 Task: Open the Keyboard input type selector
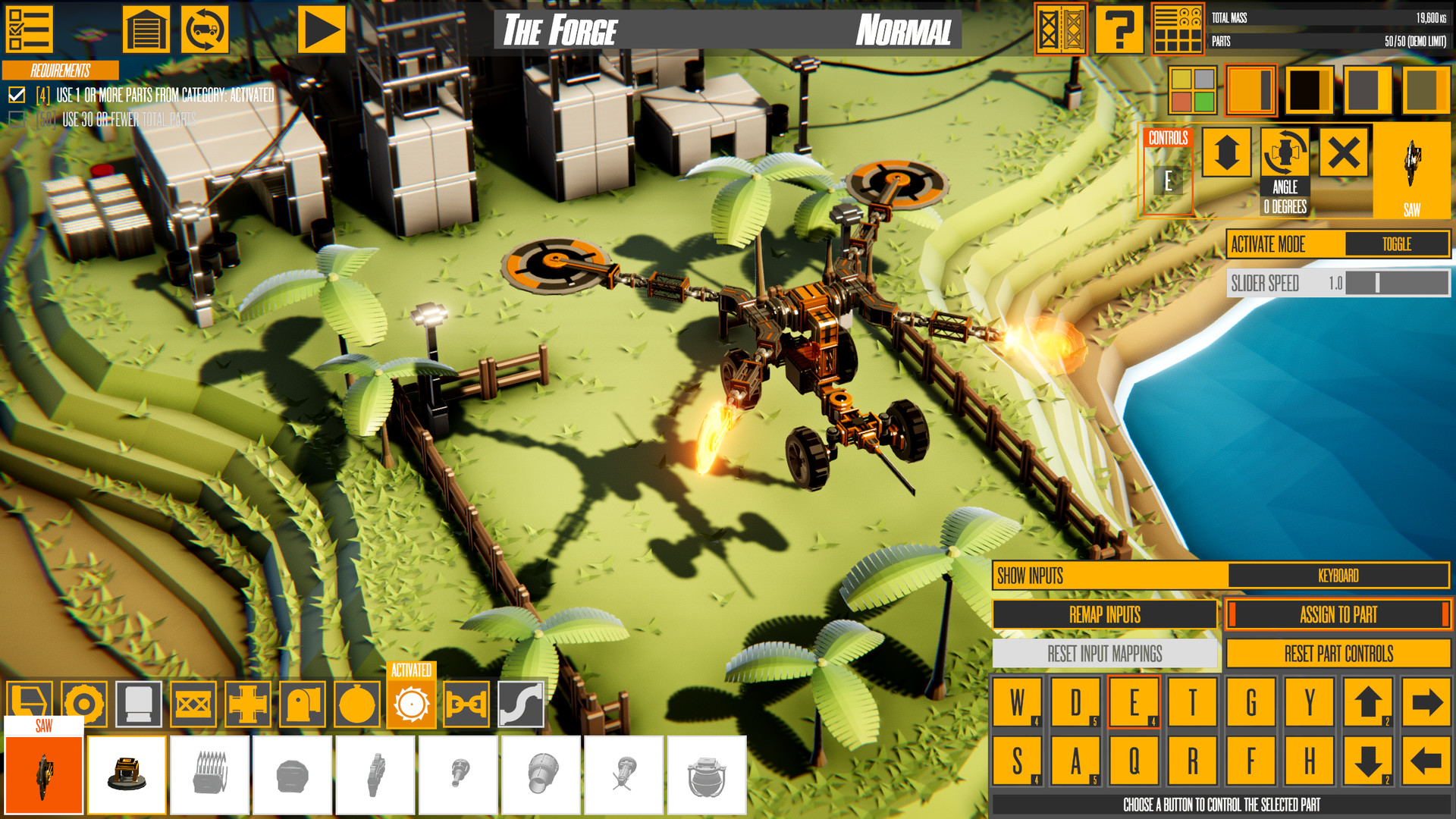click(x=1340, y=576)
